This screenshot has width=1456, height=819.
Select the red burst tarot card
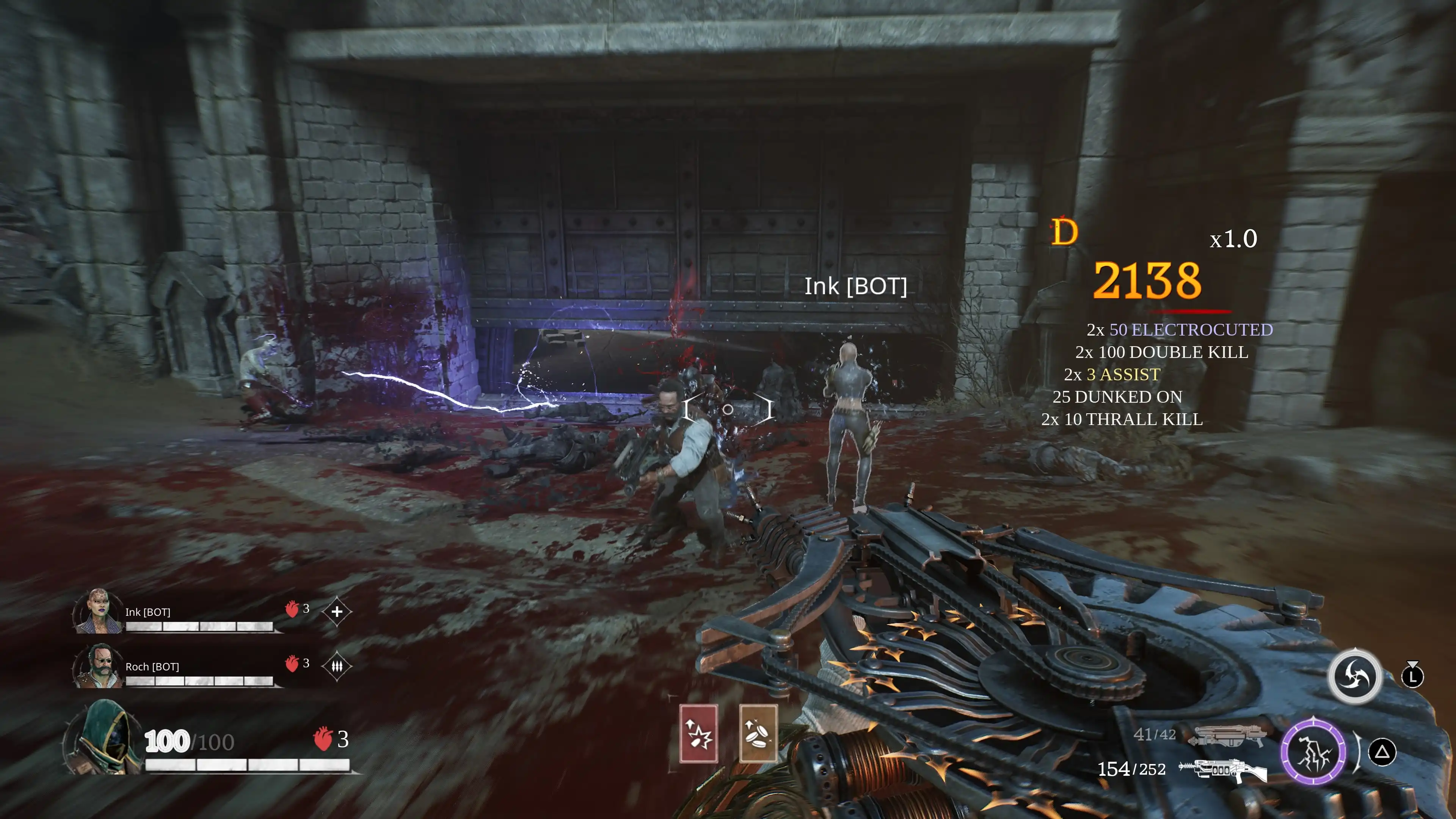coord(698,734)
